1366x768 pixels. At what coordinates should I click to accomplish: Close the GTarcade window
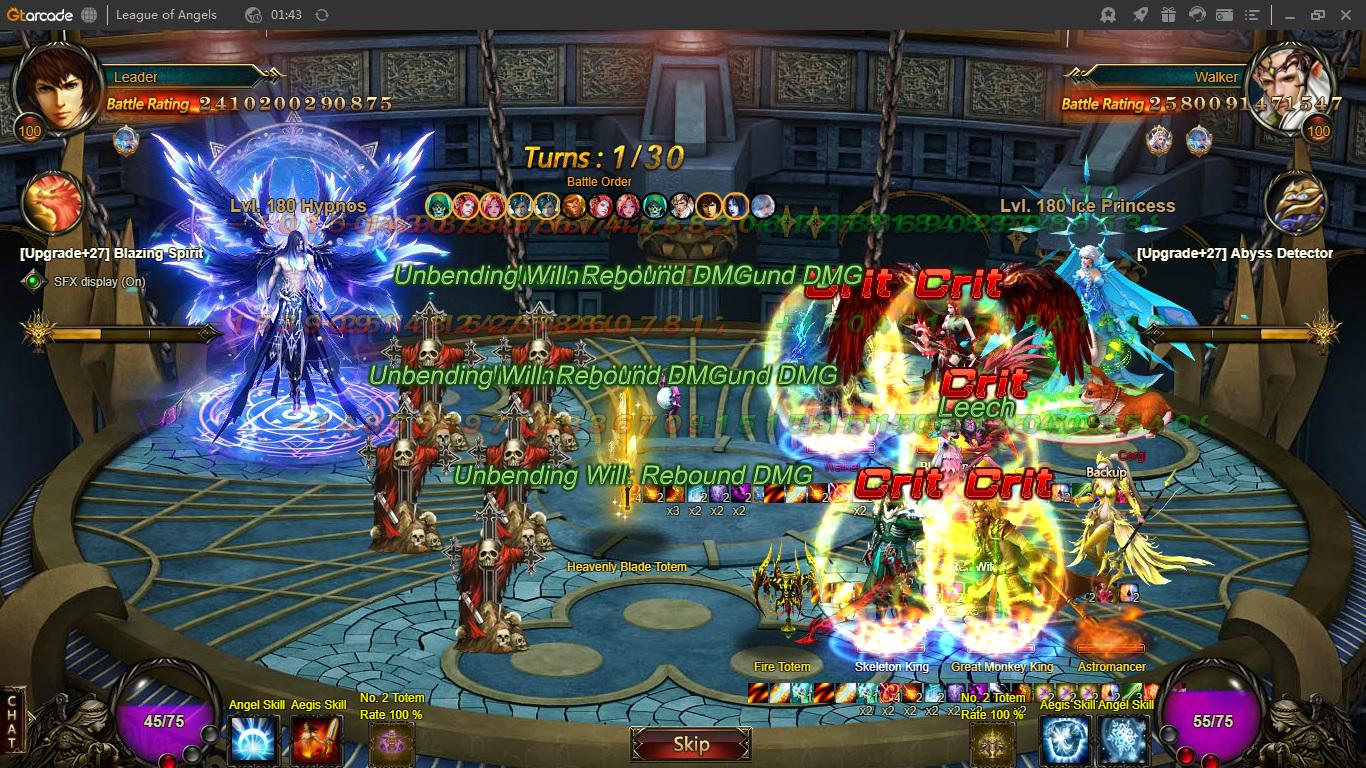click(x=1345, y=15)
